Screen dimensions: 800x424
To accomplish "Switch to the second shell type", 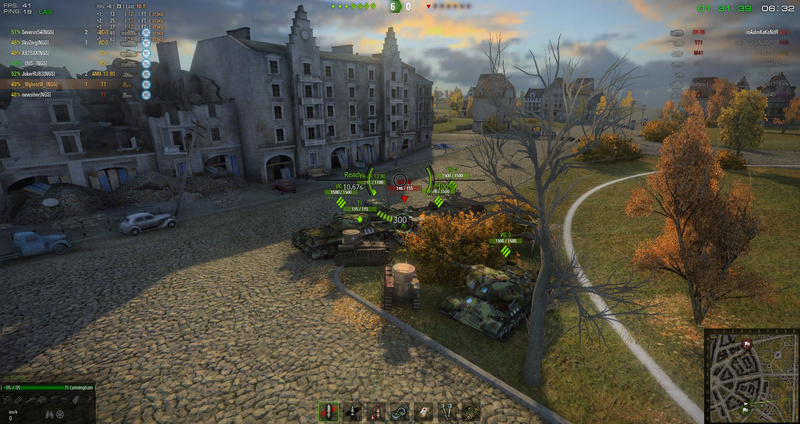I will pos(352,411).
